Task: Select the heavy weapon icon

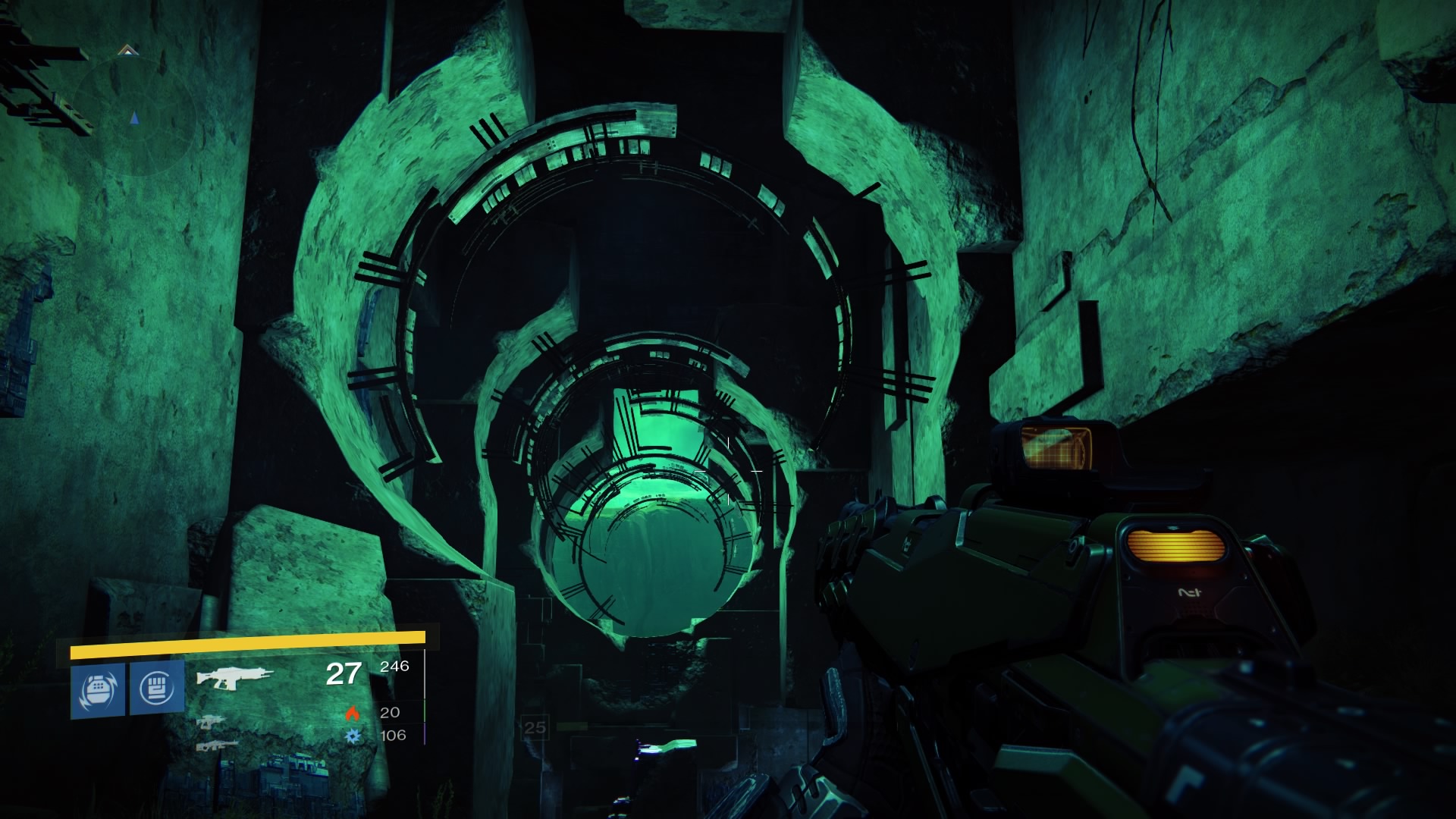Action: coord(217,746)
